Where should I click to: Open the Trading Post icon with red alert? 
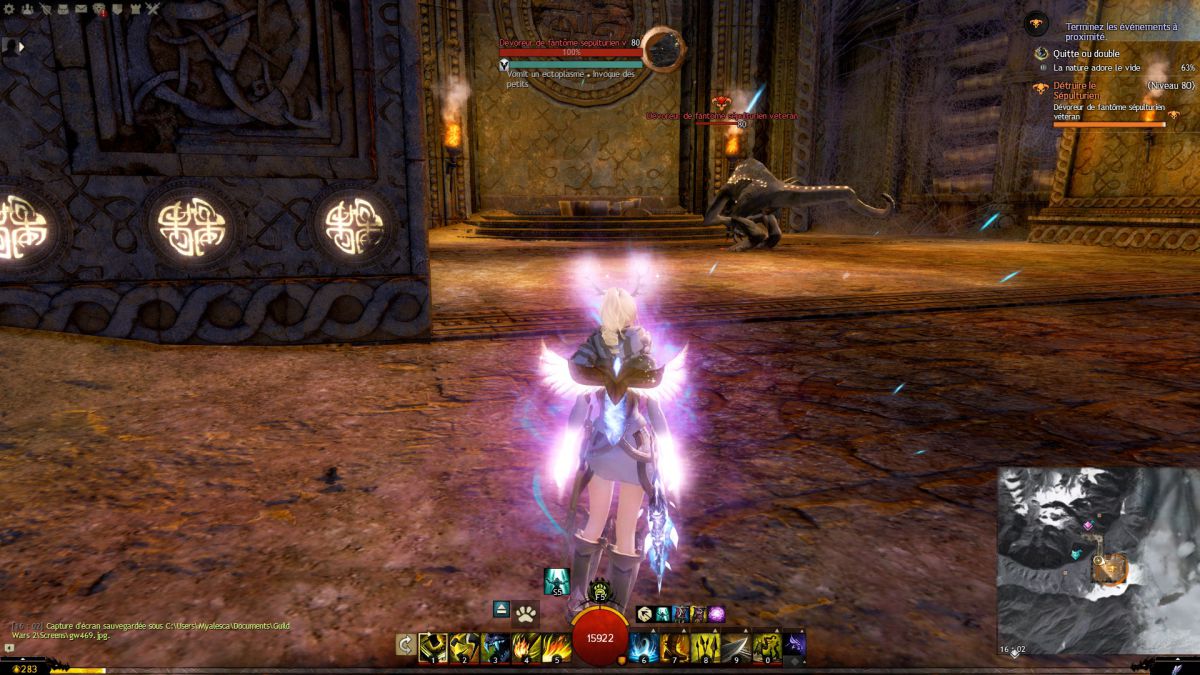pos(99,9)
